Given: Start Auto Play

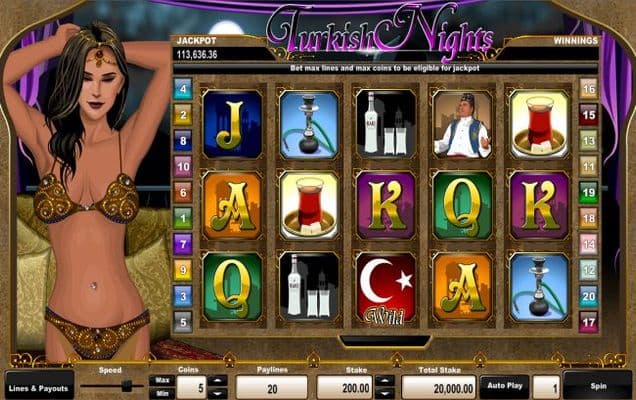Looking at the screenshot, I should pos(502,385).
